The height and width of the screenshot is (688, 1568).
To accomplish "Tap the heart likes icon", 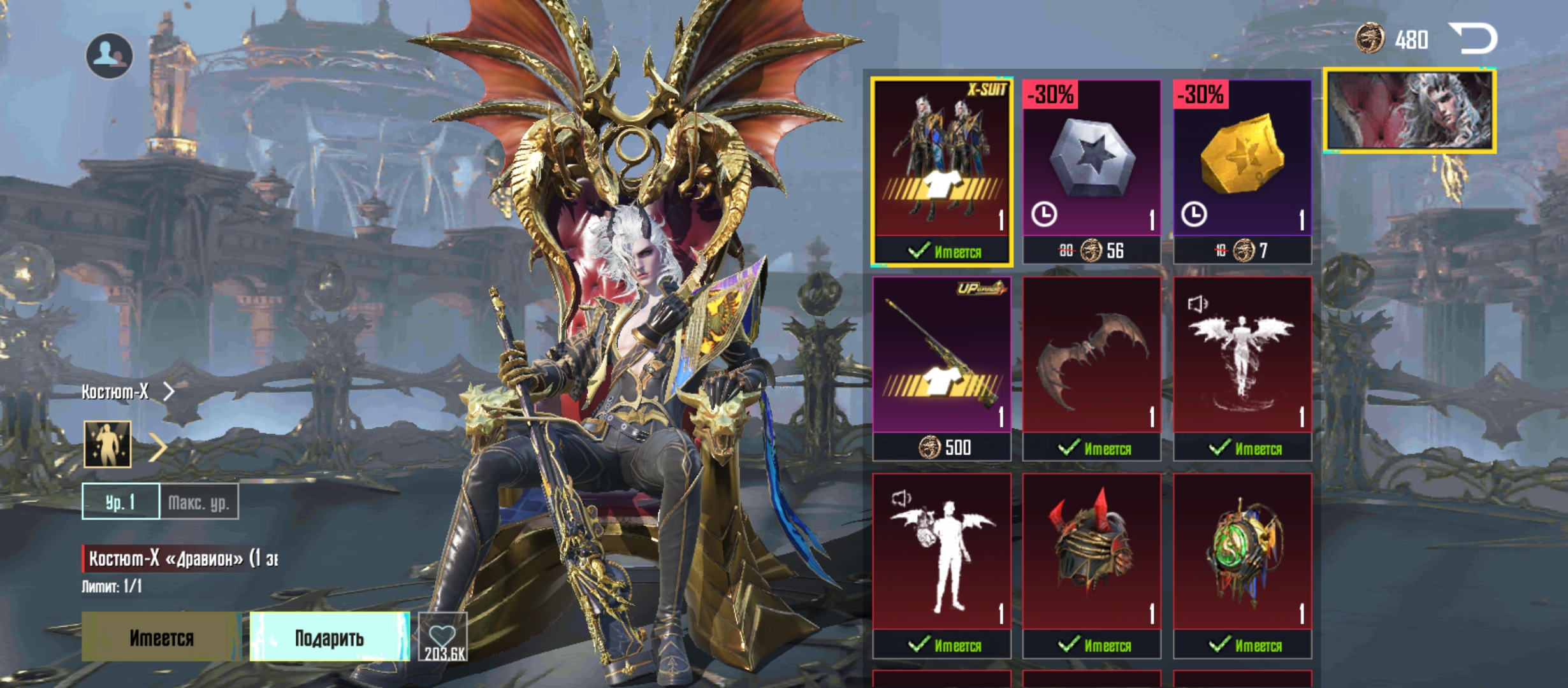I will [443, 637].
